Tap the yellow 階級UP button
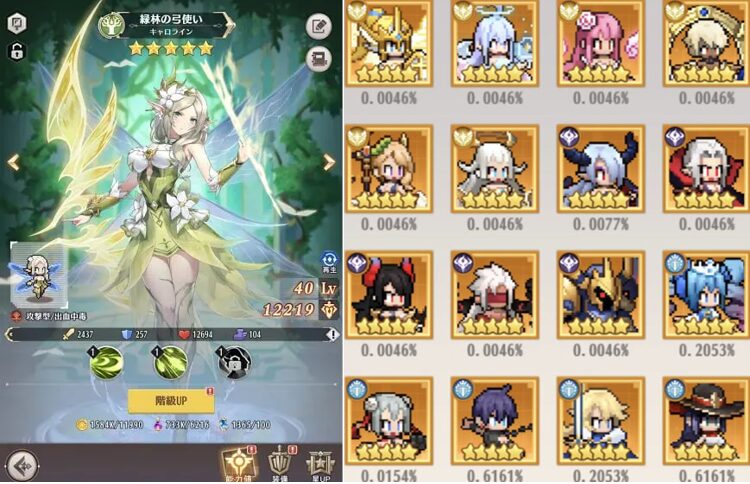750x484 pixels. click(x=171, y=401)
